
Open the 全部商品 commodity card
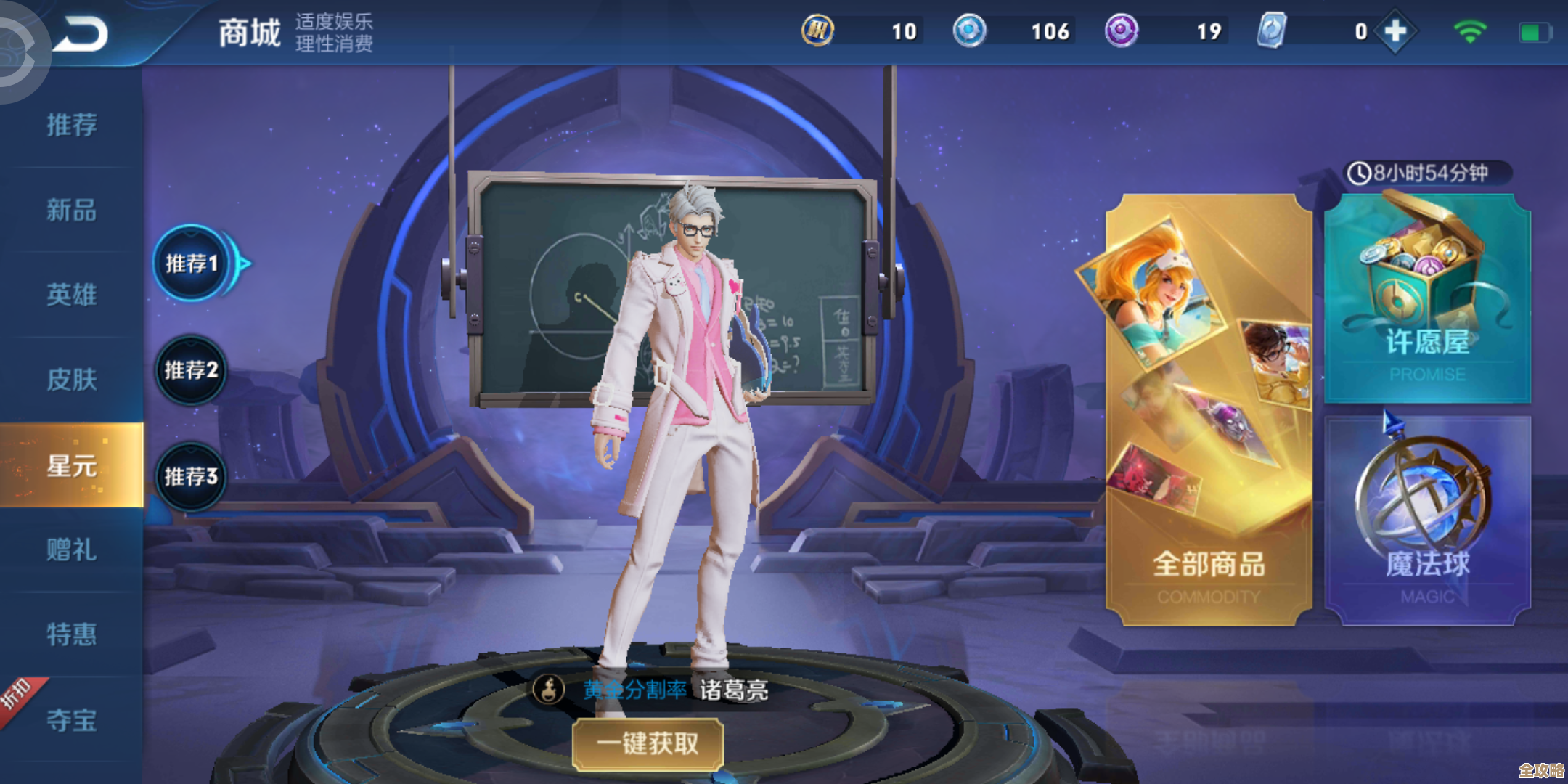[x=1209, y=410]
